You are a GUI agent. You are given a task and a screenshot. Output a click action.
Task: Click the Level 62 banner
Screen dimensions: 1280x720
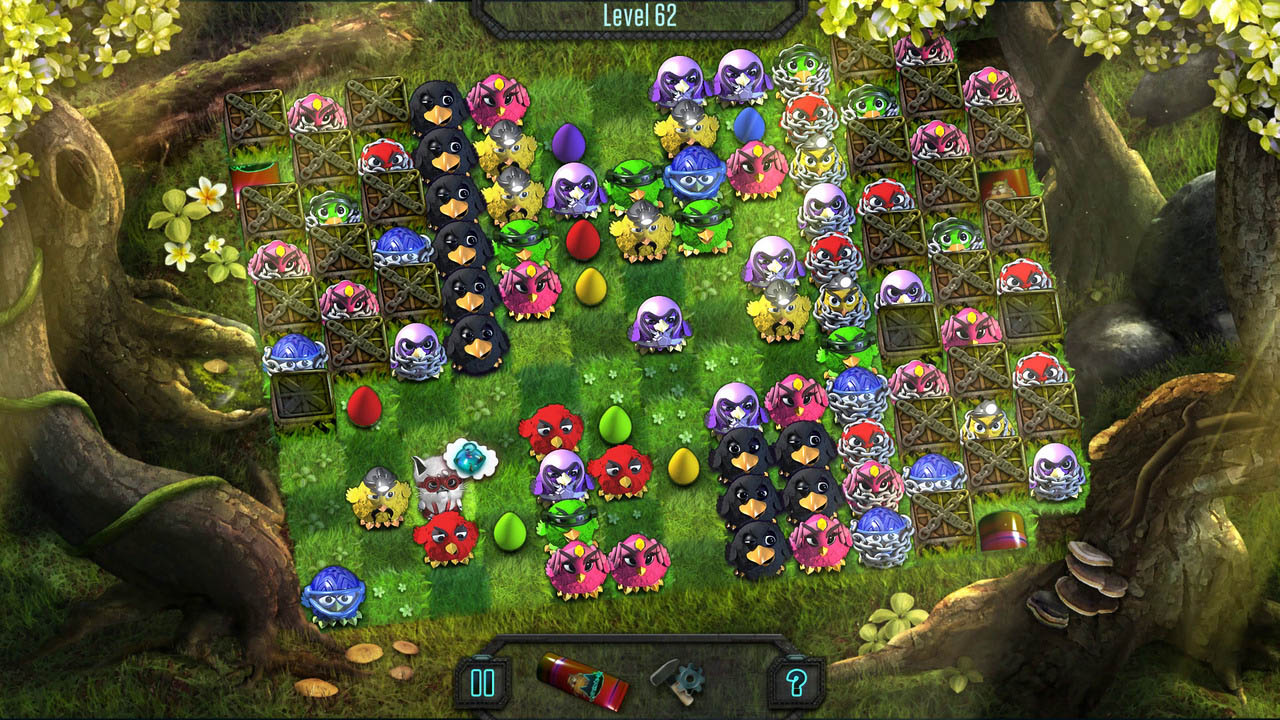point(640,14)
